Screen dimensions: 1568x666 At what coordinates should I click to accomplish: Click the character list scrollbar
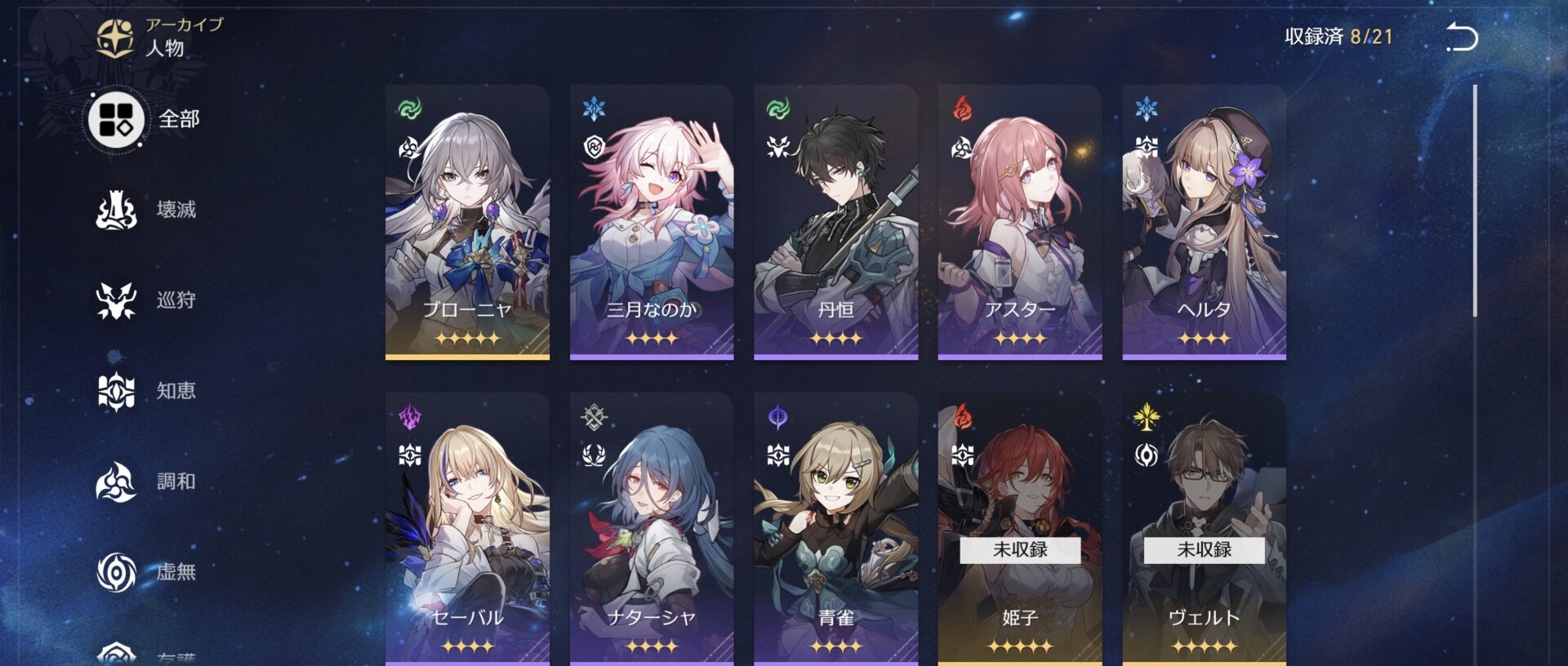pos(1475,201)
